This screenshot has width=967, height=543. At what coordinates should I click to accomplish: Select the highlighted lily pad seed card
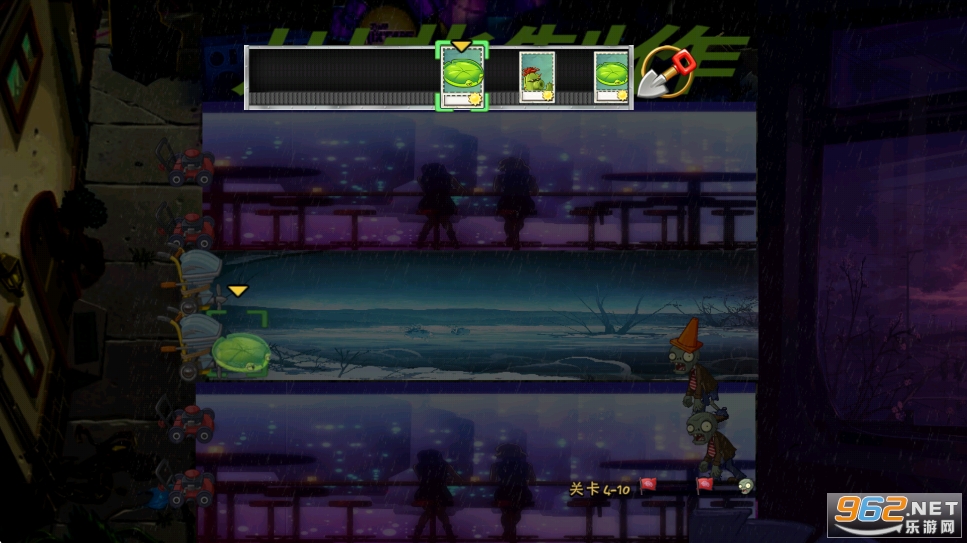pos(463,77)
